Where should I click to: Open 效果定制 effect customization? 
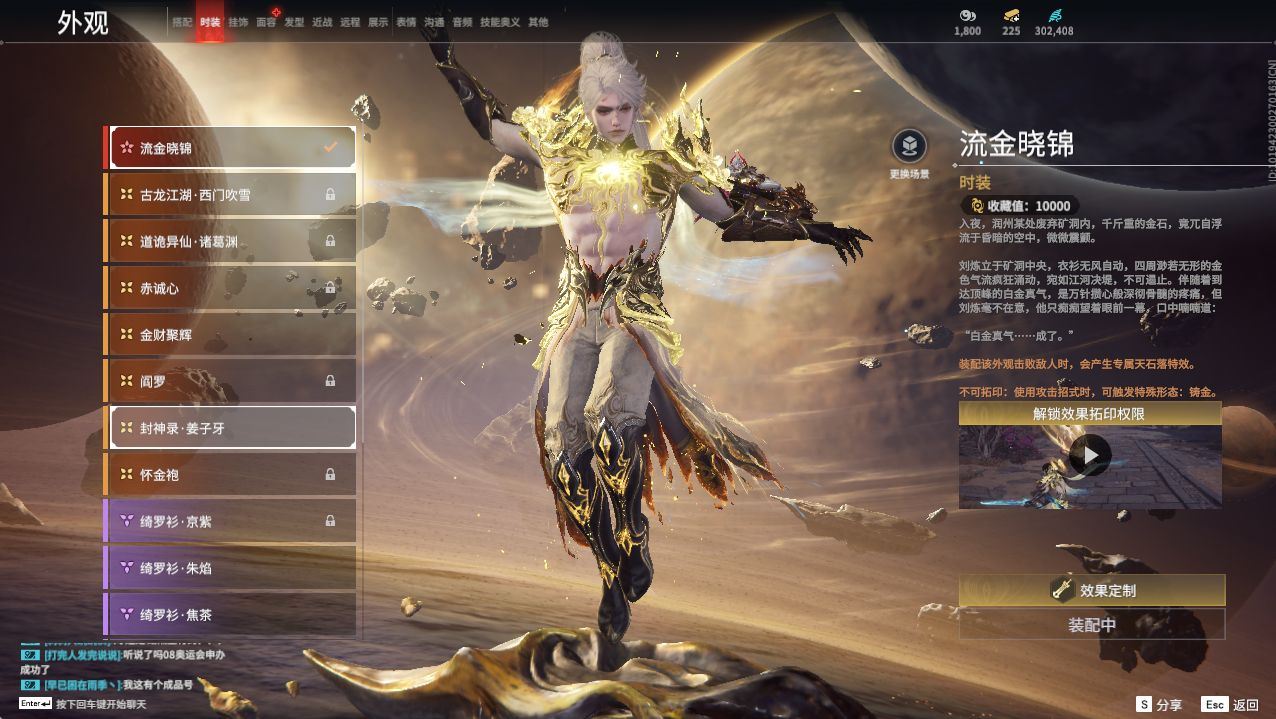coord(1091,590)
